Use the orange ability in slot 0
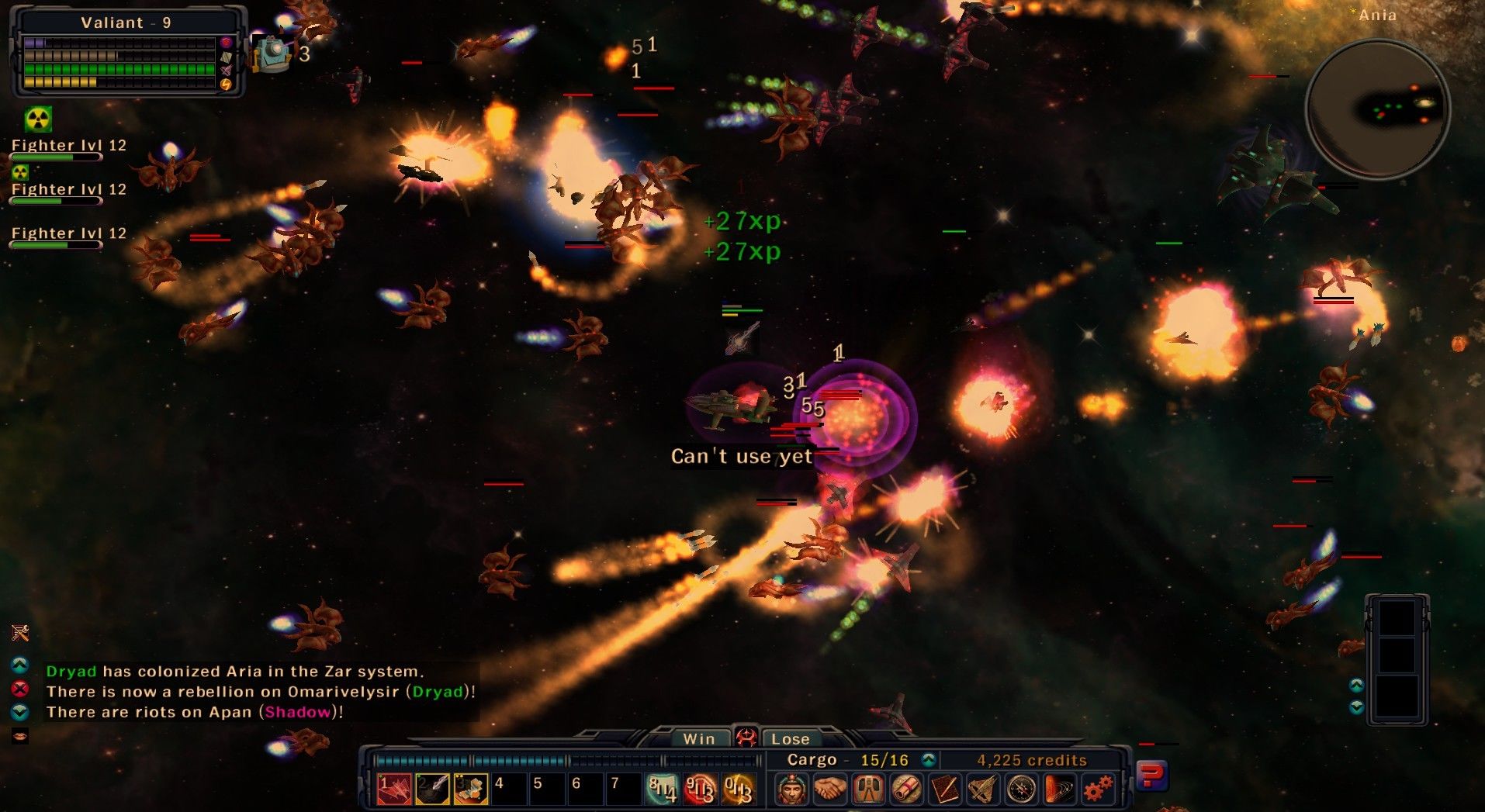The width and height of the screenshot is (1485, 812). click(x=738, y=789)
